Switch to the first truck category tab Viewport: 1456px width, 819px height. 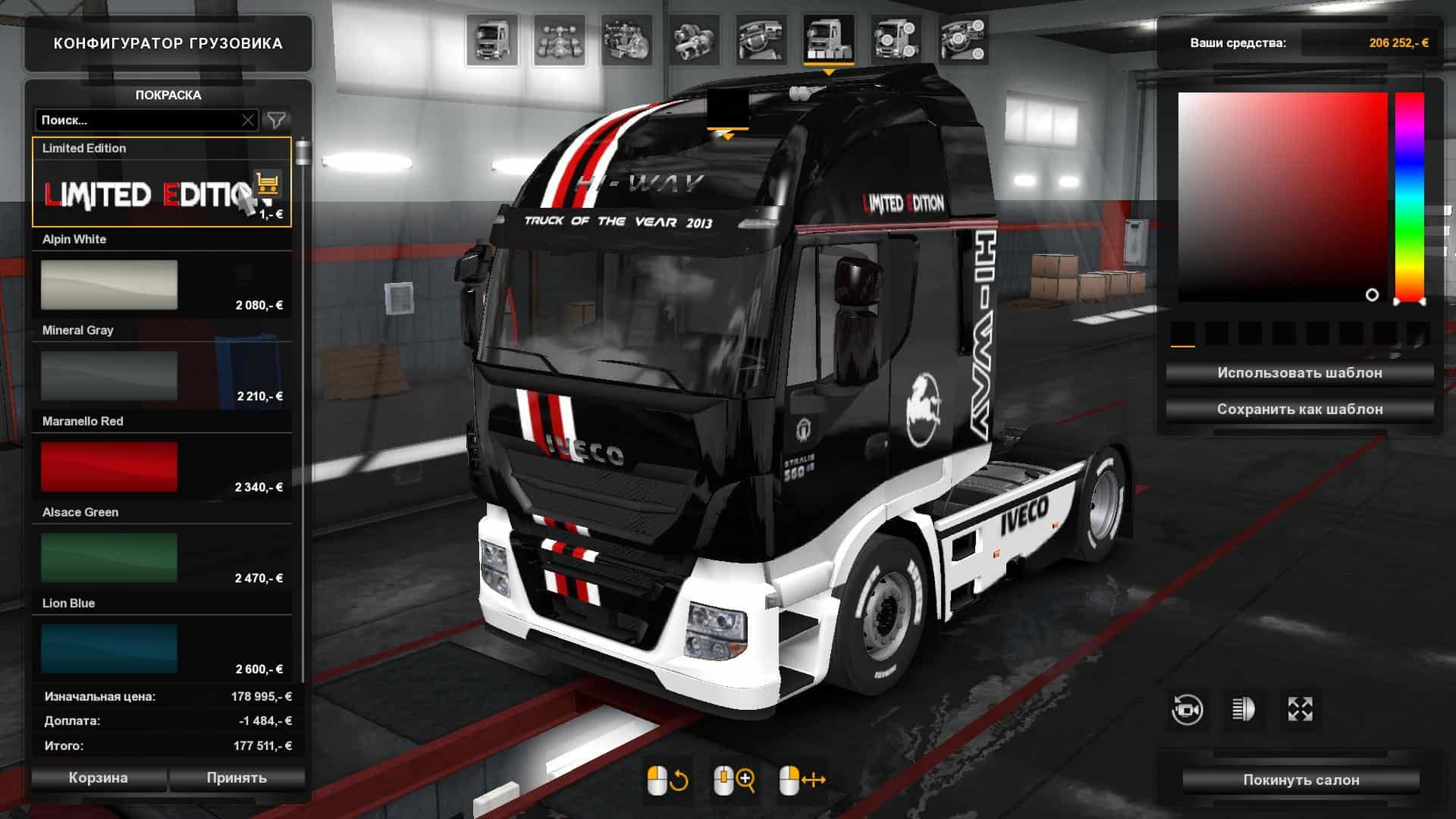[x=492, y=39]
